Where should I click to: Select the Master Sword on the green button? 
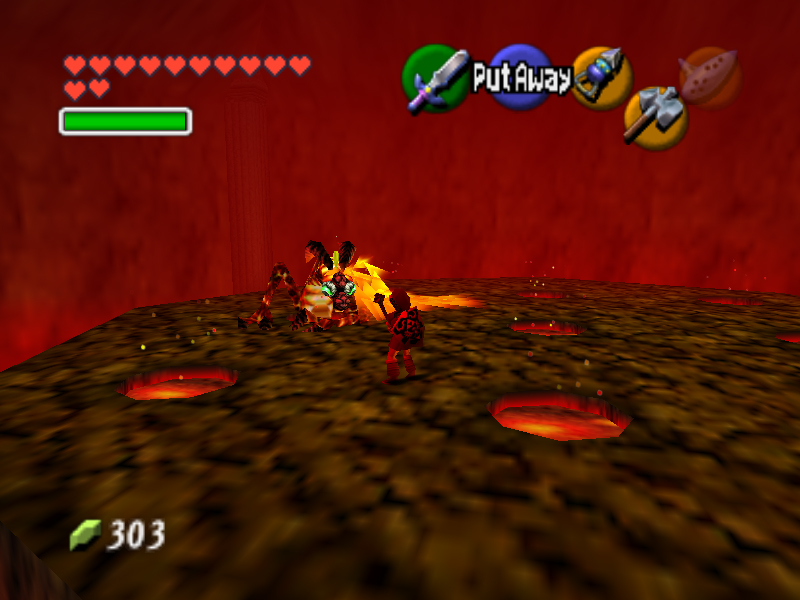click(x=436, y=79)
